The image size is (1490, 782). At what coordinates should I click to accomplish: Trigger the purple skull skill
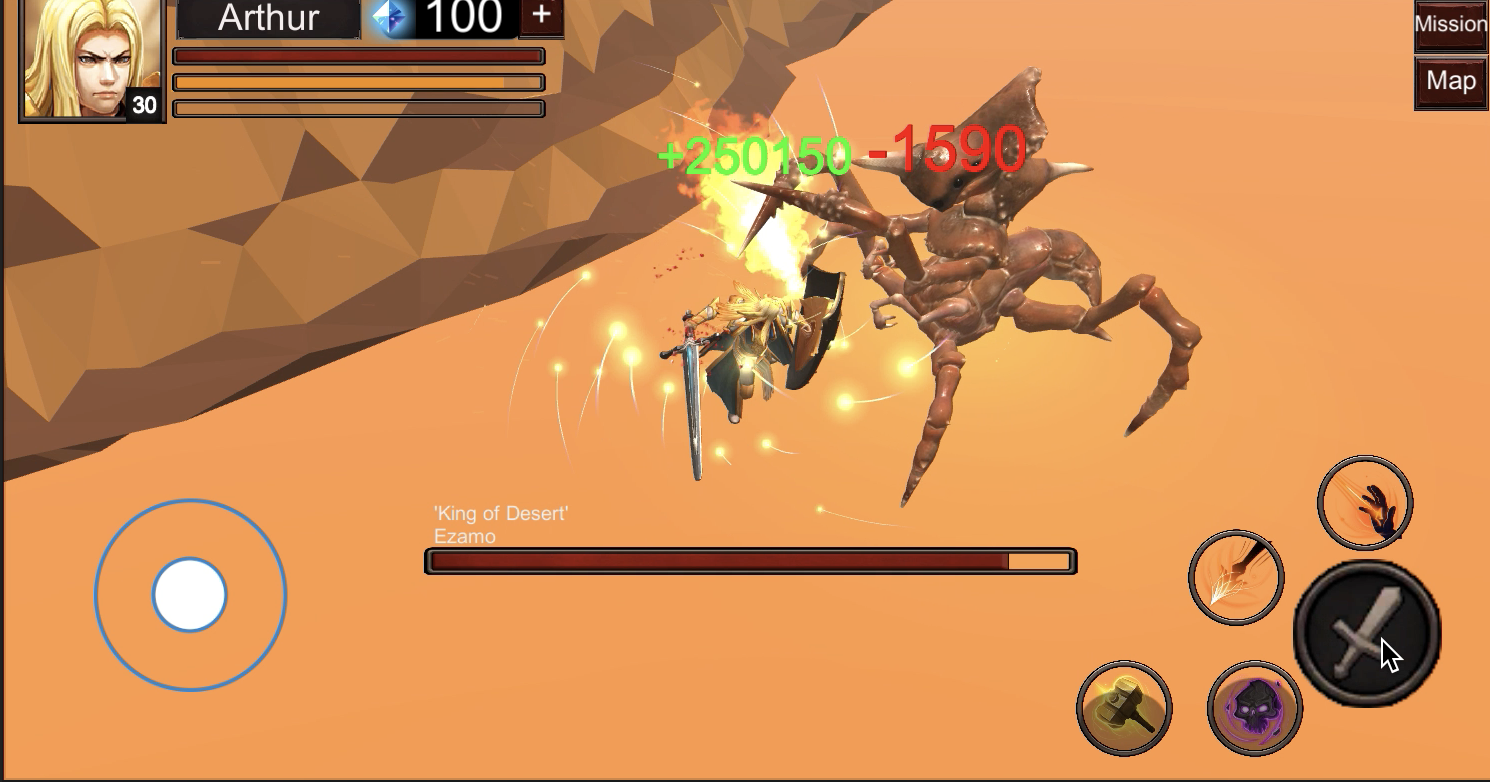[1254, 708]
